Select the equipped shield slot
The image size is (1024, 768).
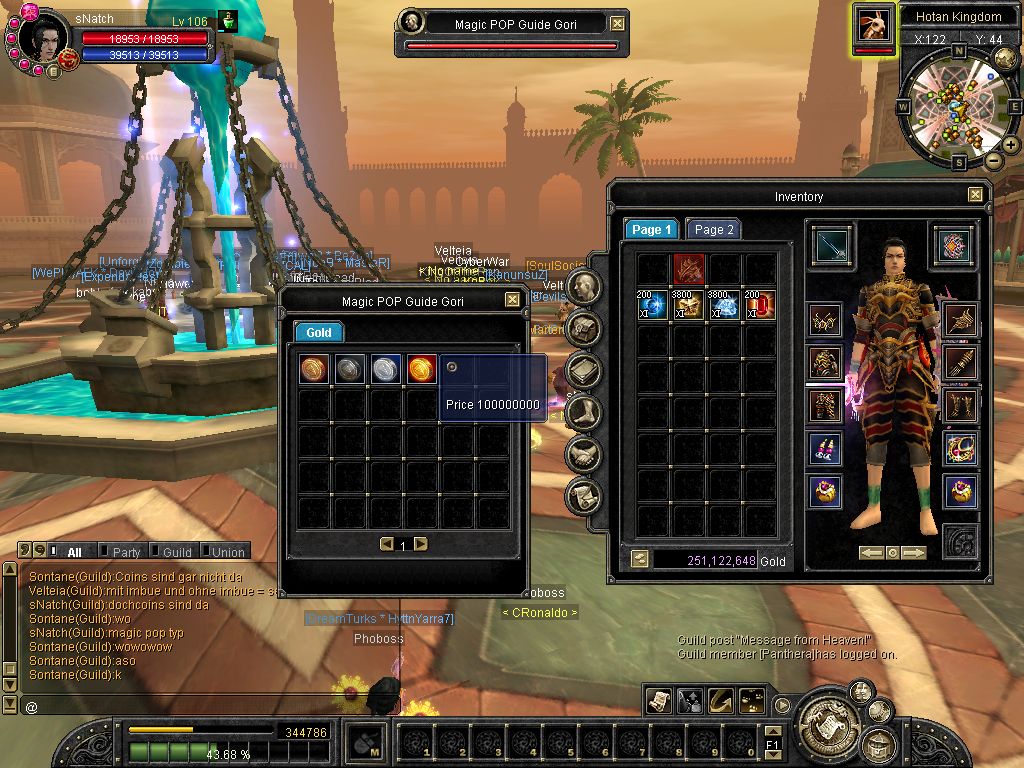[956, 245]
